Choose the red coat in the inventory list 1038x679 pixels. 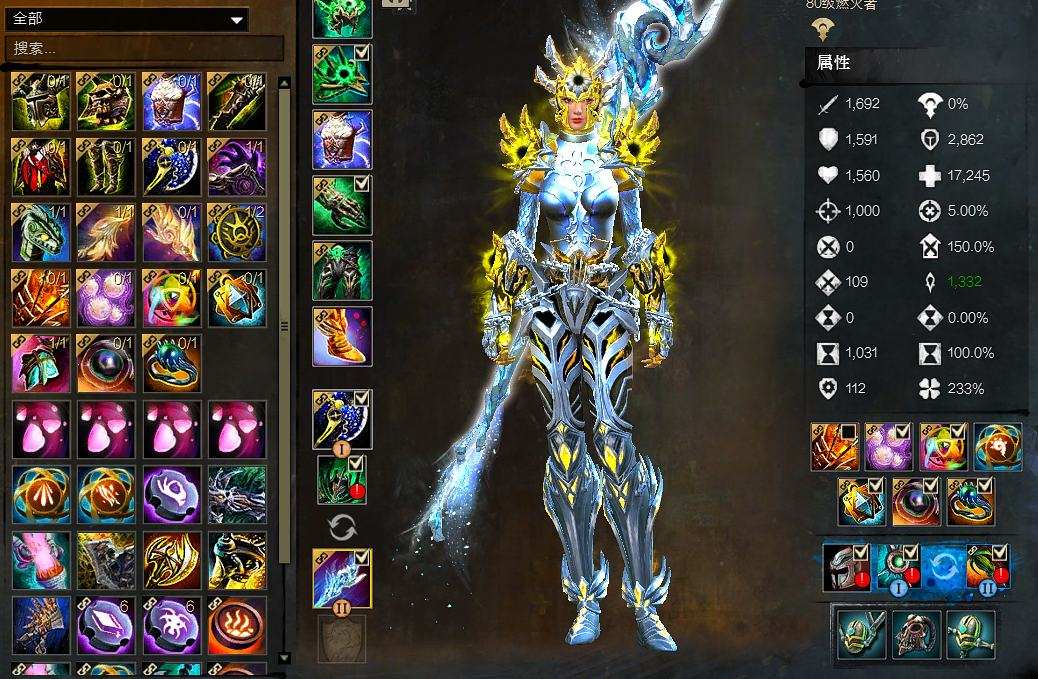(40, 167)
